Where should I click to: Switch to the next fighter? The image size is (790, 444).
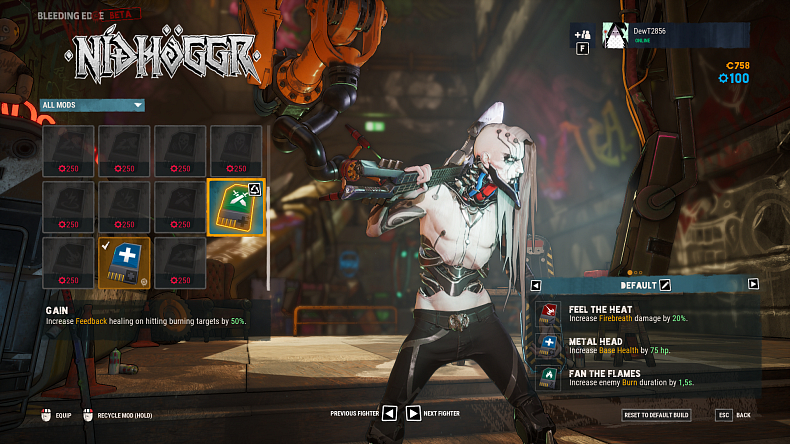[x=413, y=413]
